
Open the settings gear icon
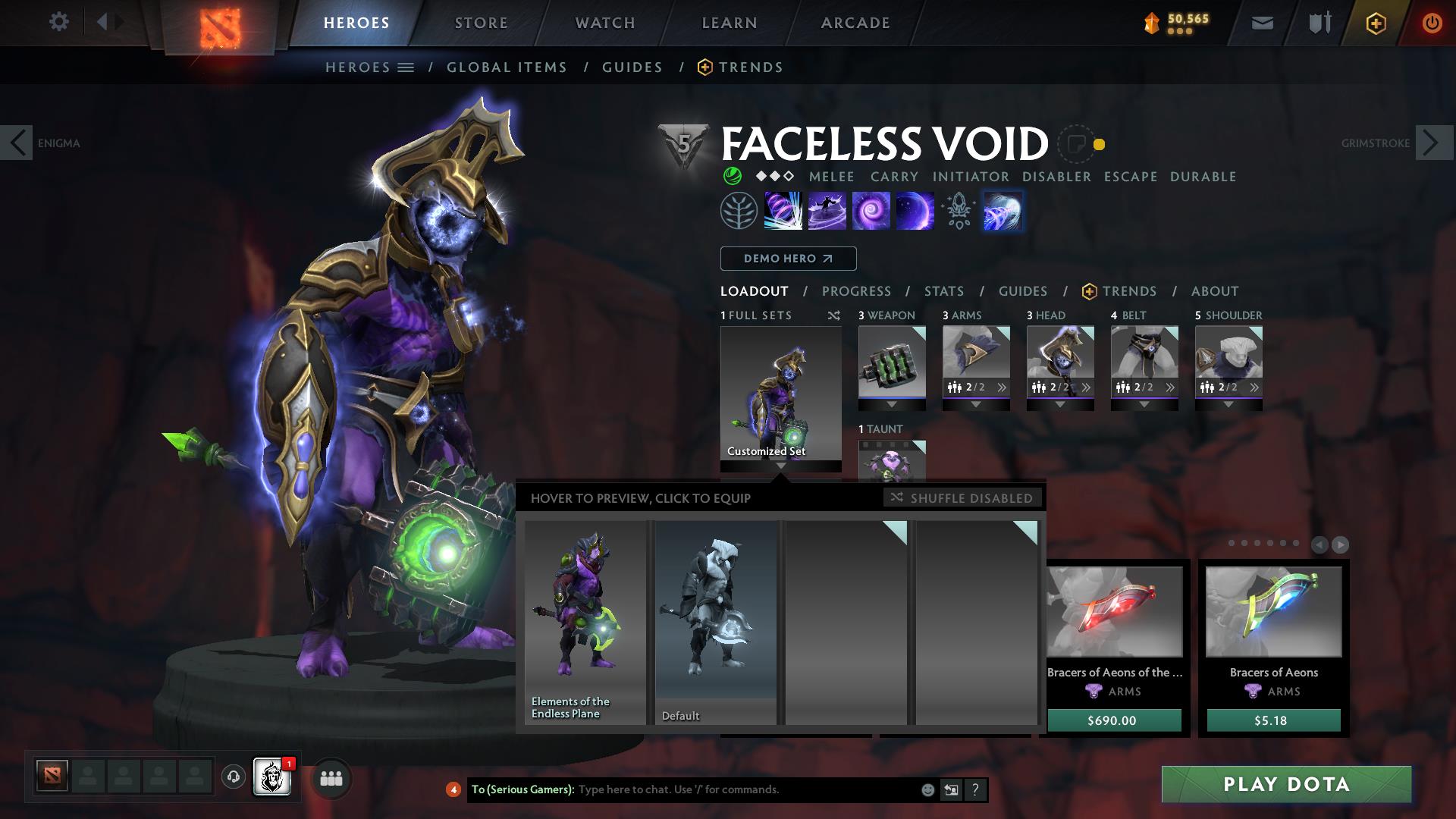59,22
